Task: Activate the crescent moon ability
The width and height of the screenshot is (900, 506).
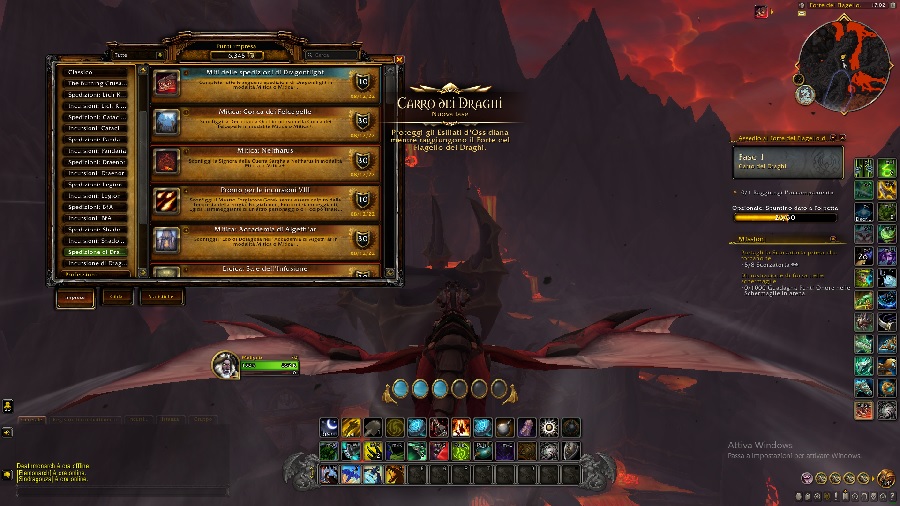Action: point(329,428)
